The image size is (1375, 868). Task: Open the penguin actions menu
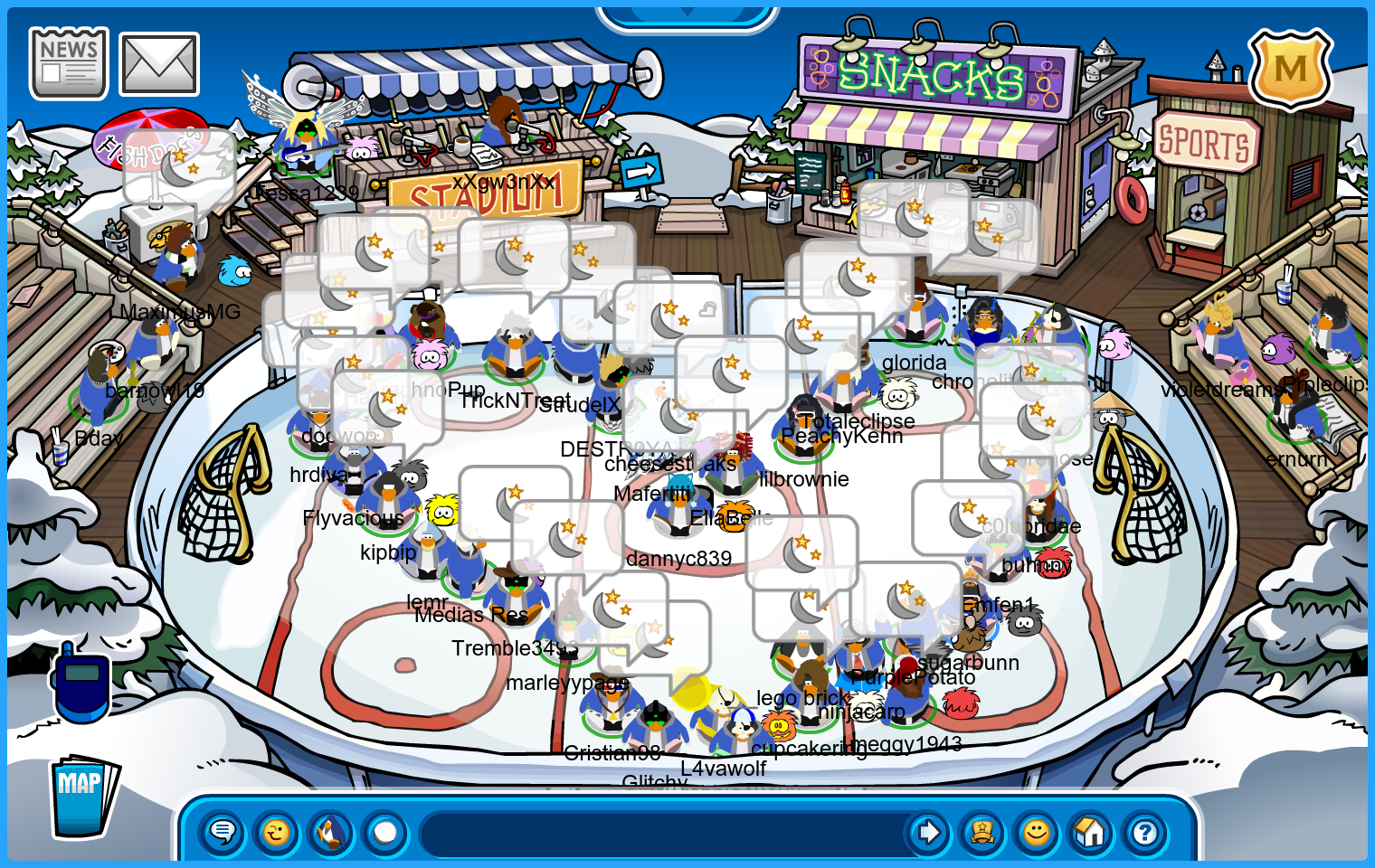[x=331, y=832]
